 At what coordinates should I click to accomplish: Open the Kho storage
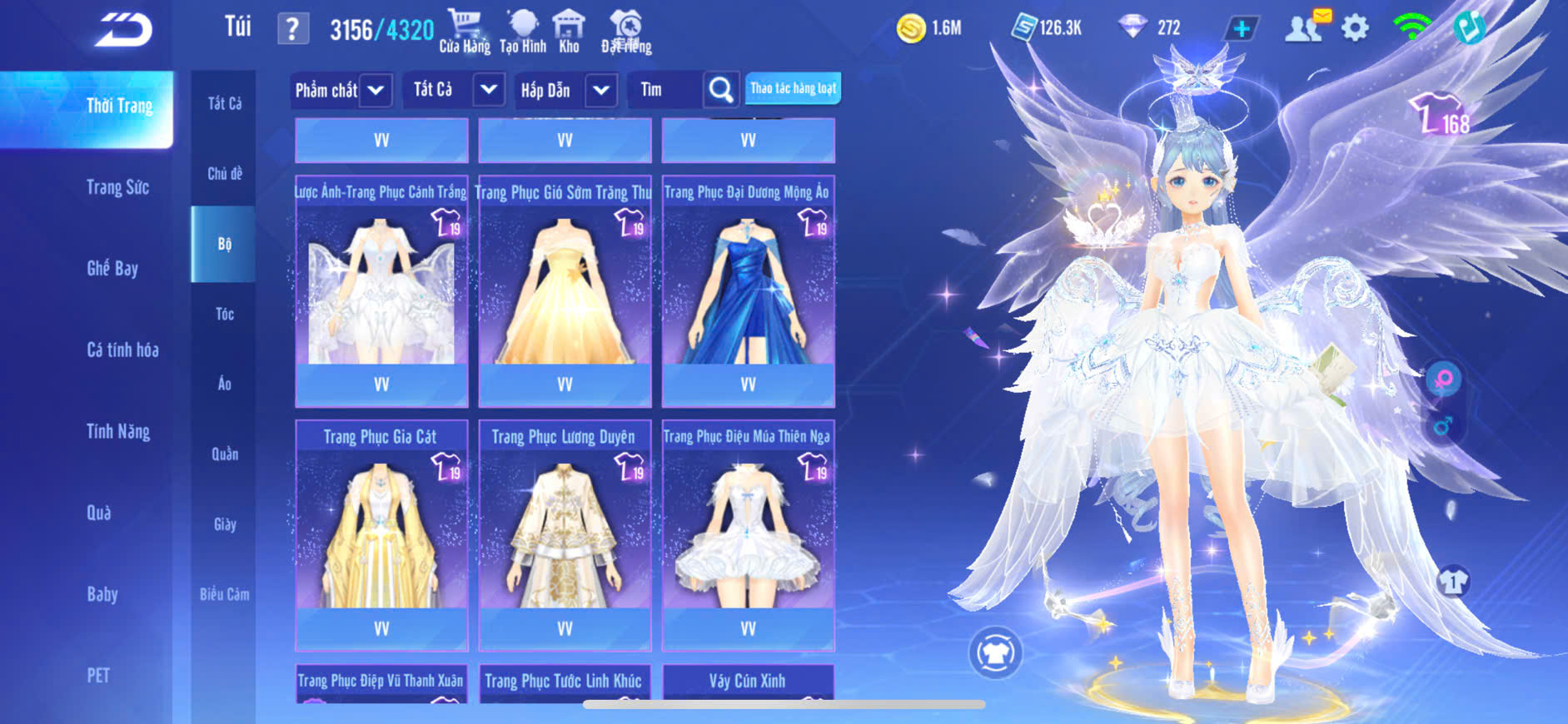[x=569, y=32]
